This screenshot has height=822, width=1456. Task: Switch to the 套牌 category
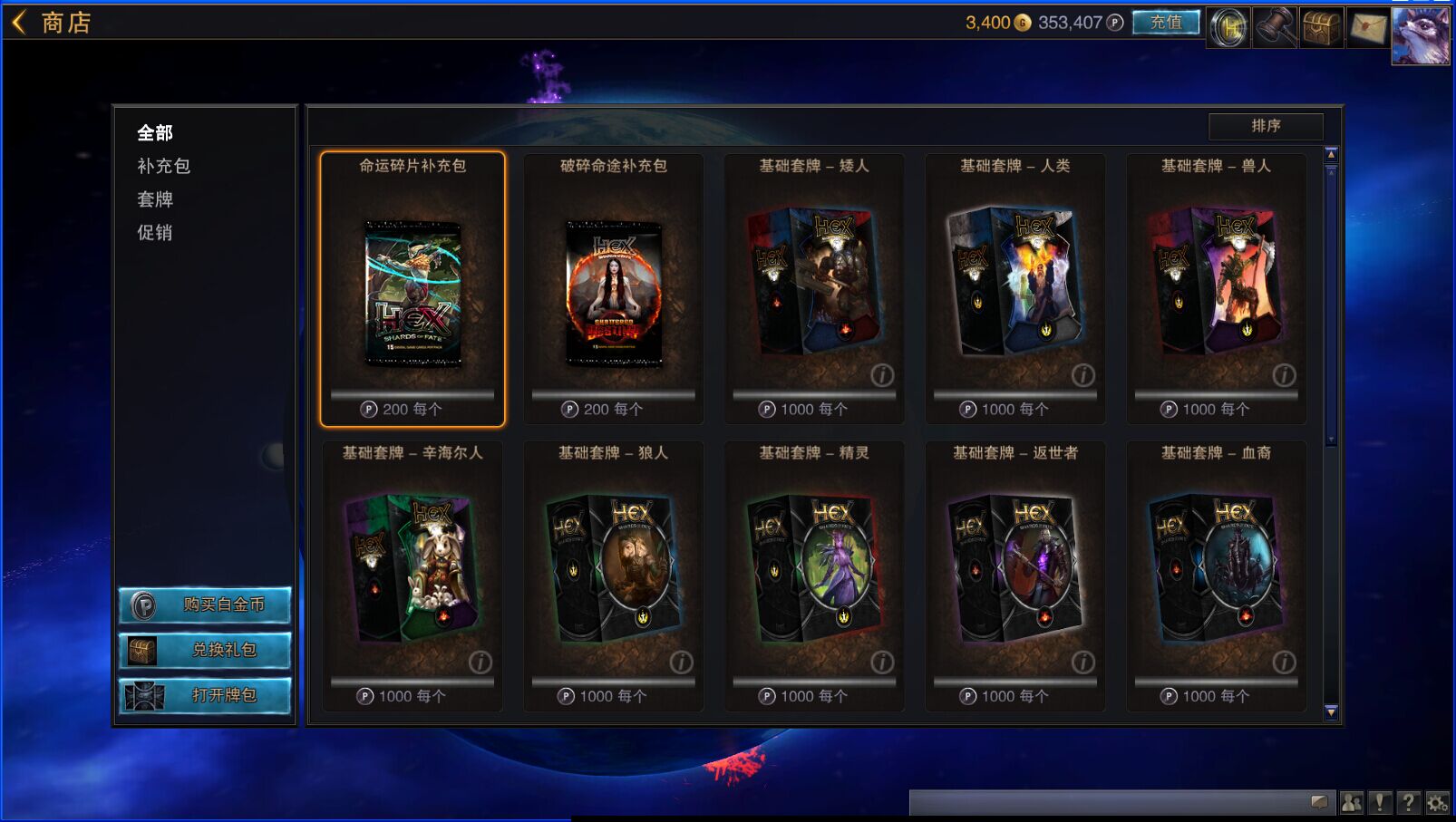click(x=155, y=199)
